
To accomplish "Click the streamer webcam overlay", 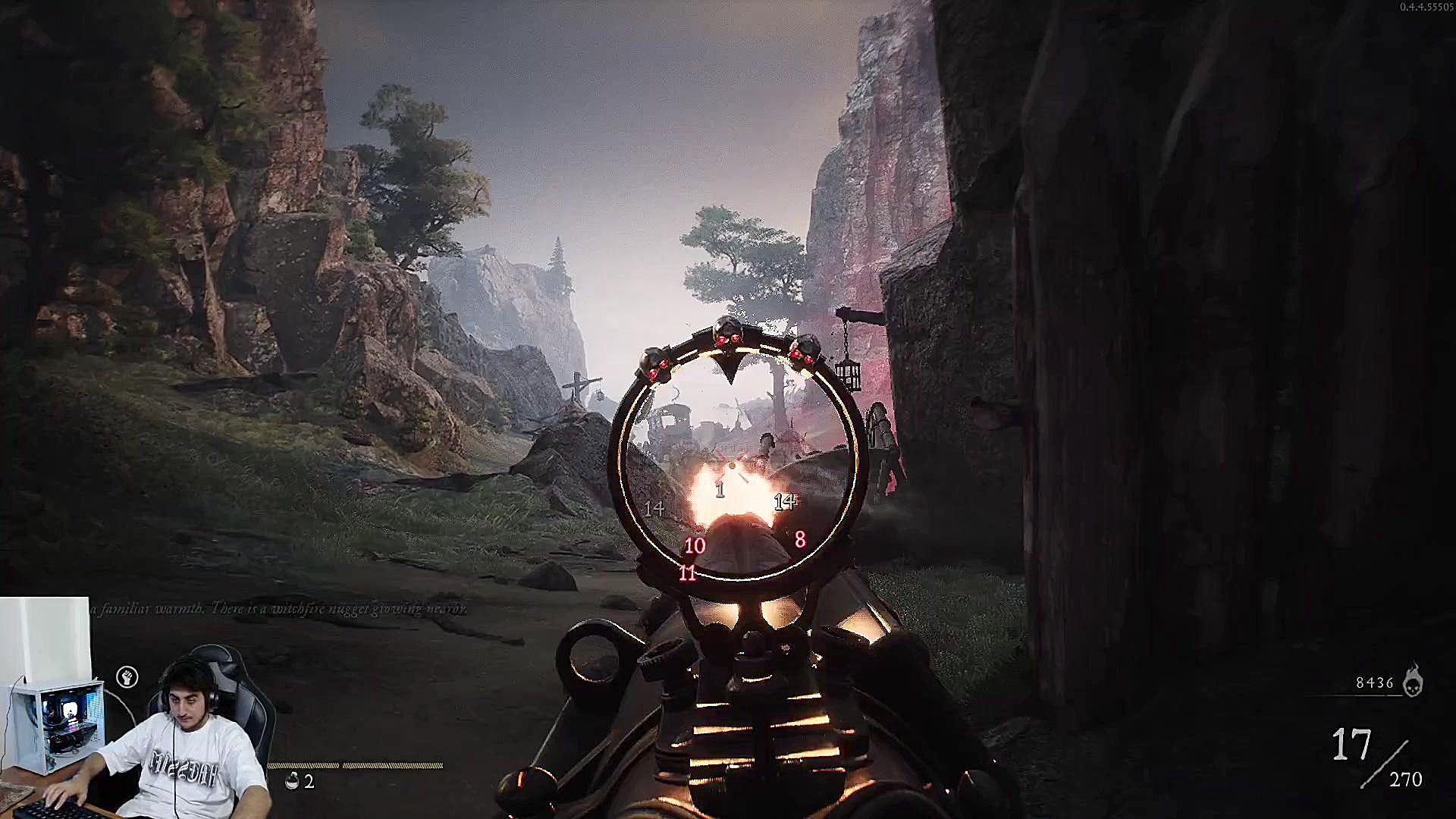I will coord(136,709).
